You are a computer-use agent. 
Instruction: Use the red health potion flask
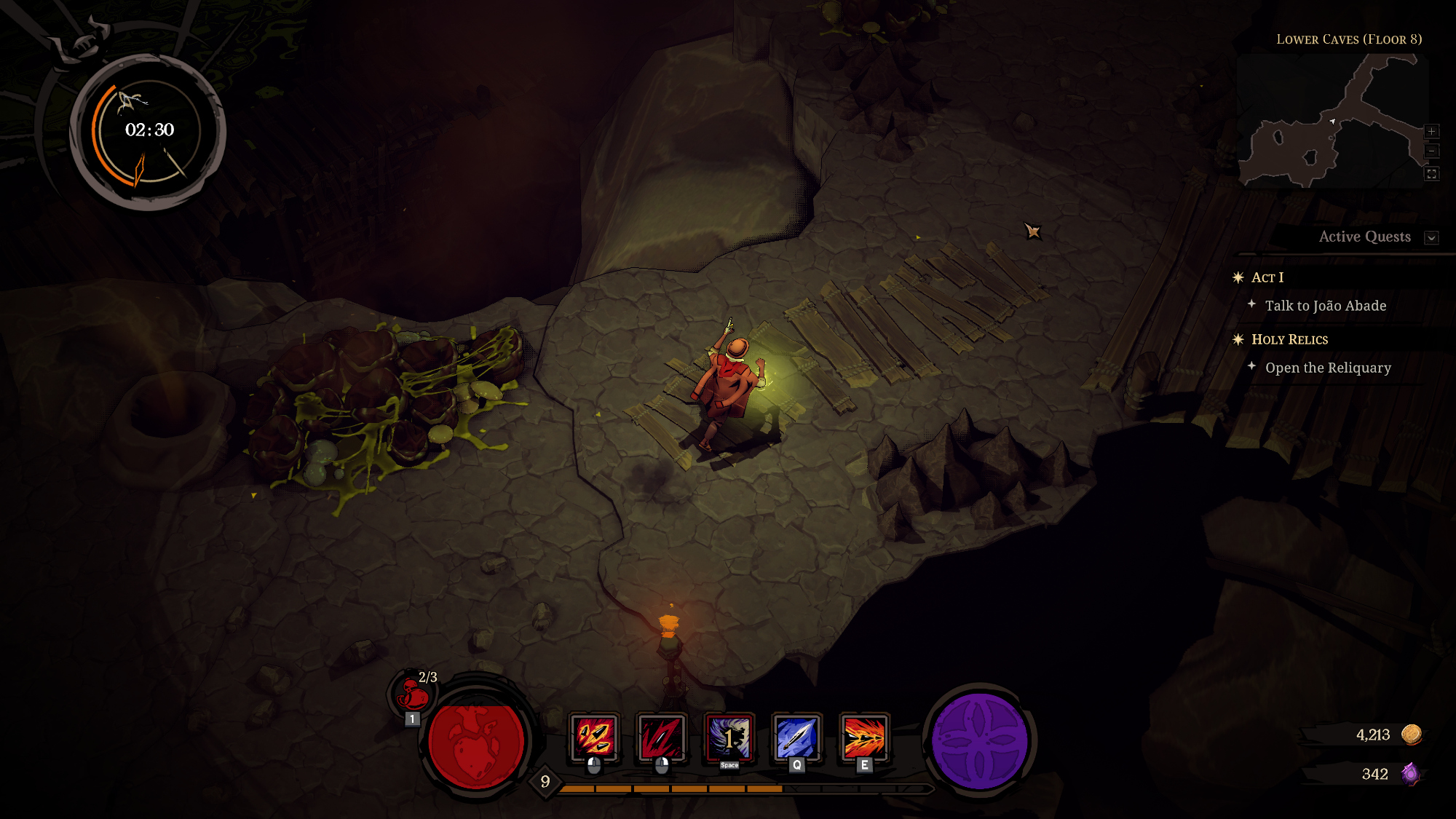click(413, 694)
